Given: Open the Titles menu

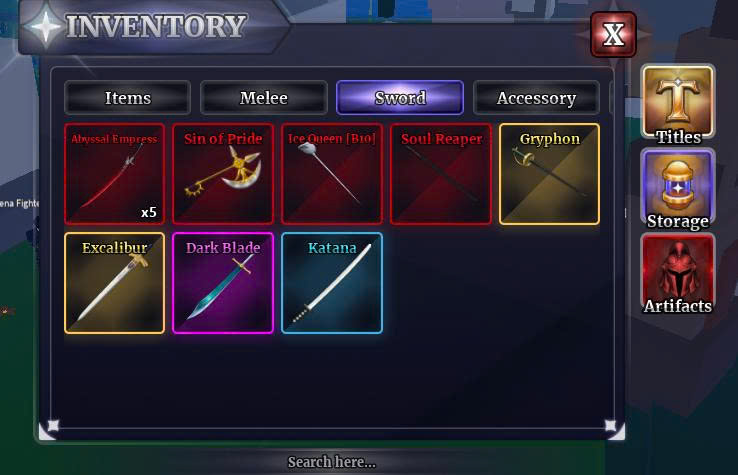Looking at the screenshot, I should coord(678,105).
